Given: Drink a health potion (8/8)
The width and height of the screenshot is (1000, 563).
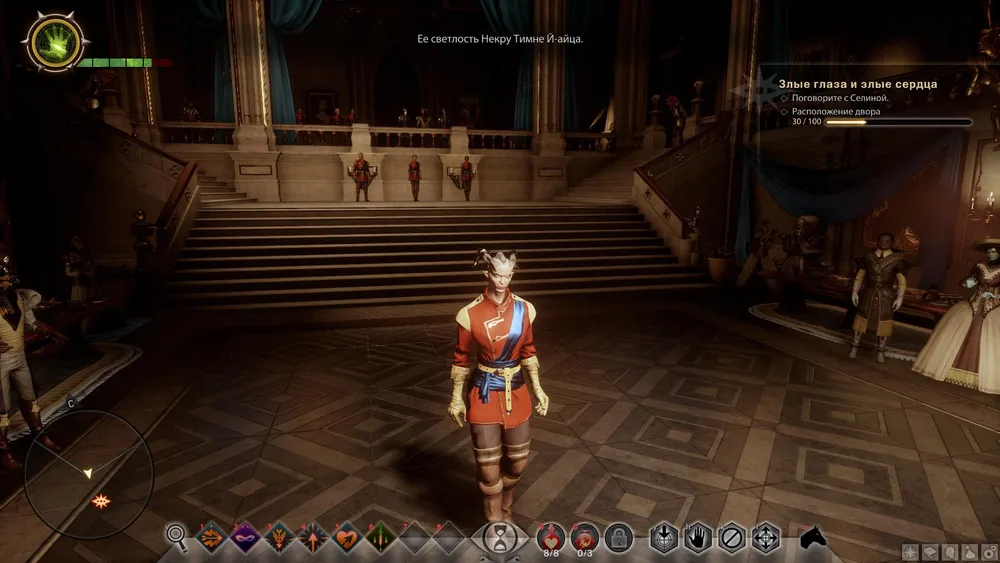Looking at the screenshot, I should (x=551, y=536).
